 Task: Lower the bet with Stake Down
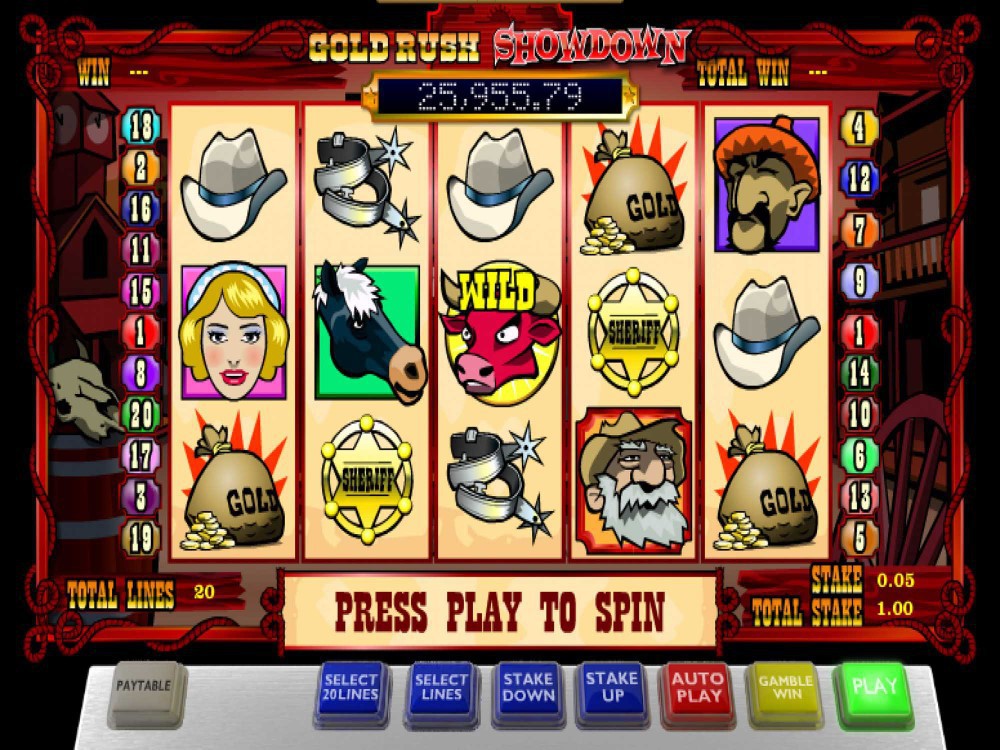[x=527, y=687]
